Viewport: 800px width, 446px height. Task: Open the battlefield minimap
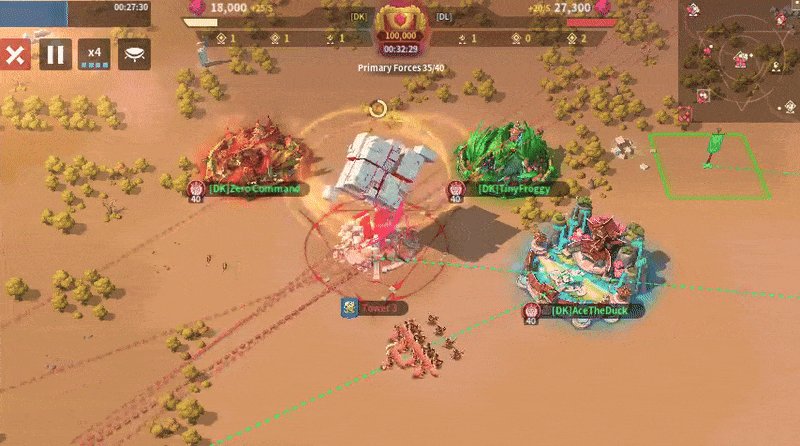[x=739, y=53]
